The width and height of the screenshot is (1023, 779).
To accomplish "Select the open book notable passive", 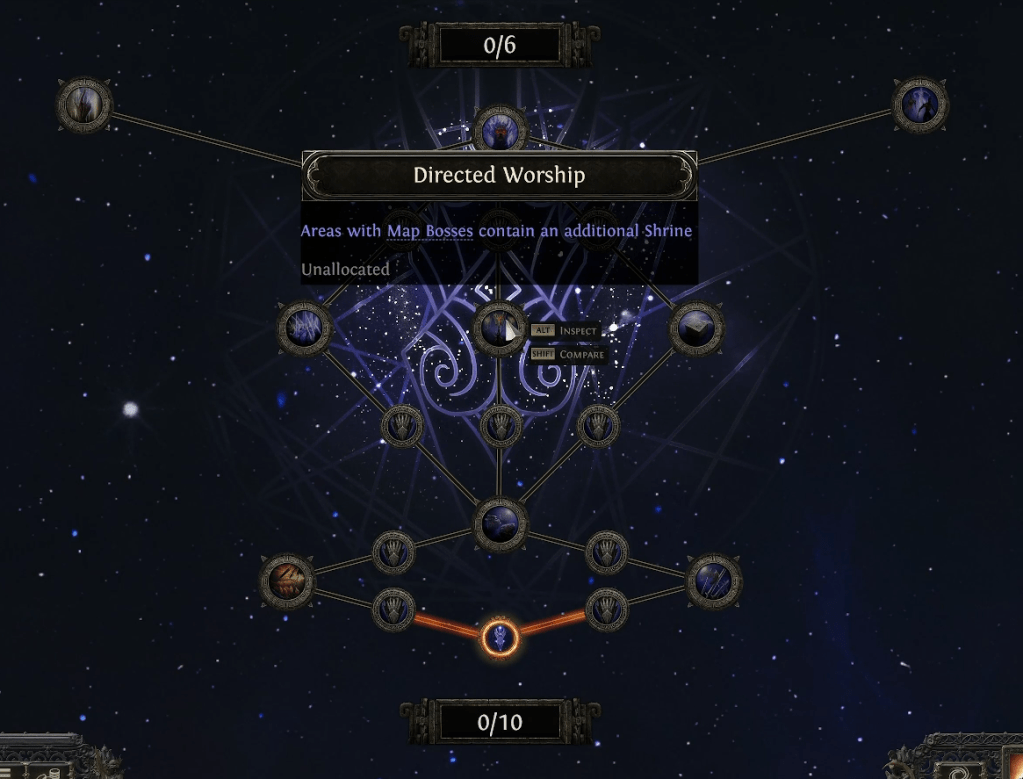I will pyautogui.click(x=696, y=327).
